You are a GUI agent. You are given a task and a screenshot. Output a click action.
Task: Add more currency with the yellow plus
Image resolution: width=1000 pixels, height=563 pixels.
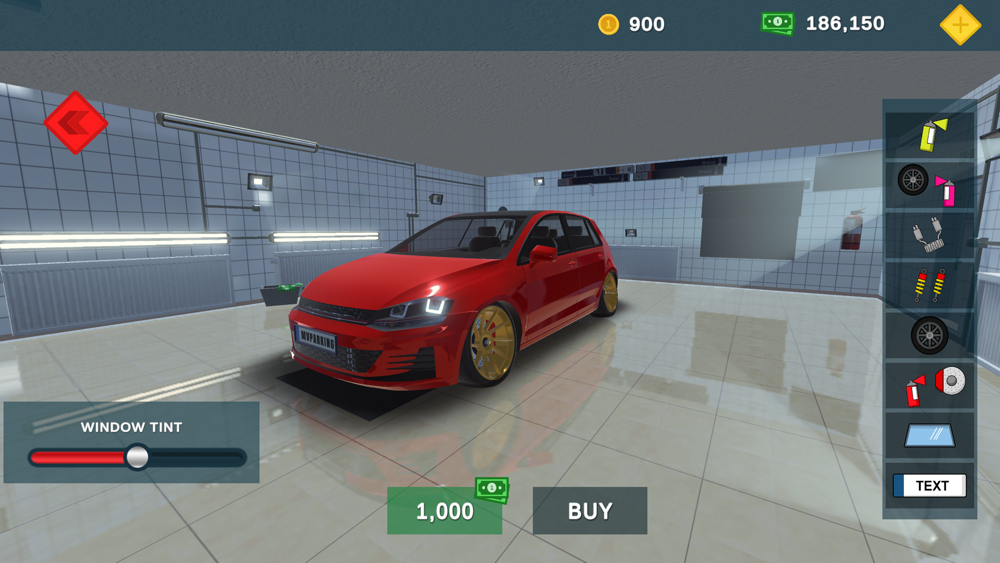click(x=960, y=25)
